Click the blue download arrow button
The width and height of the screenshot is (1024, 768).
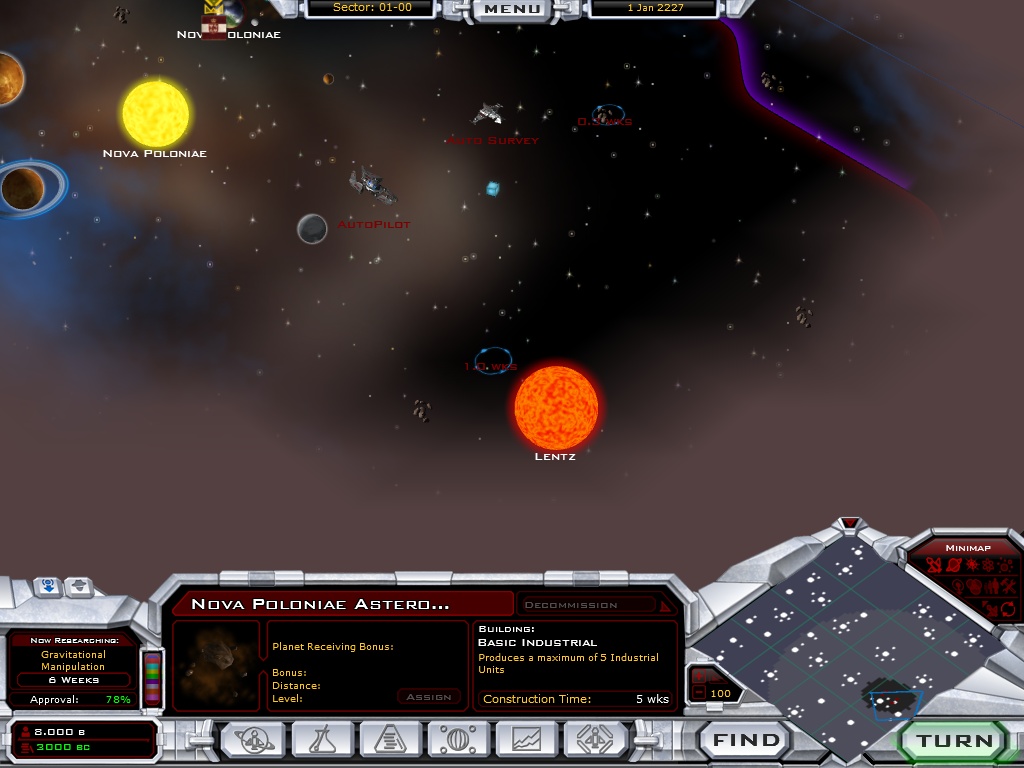pos(48,587)
